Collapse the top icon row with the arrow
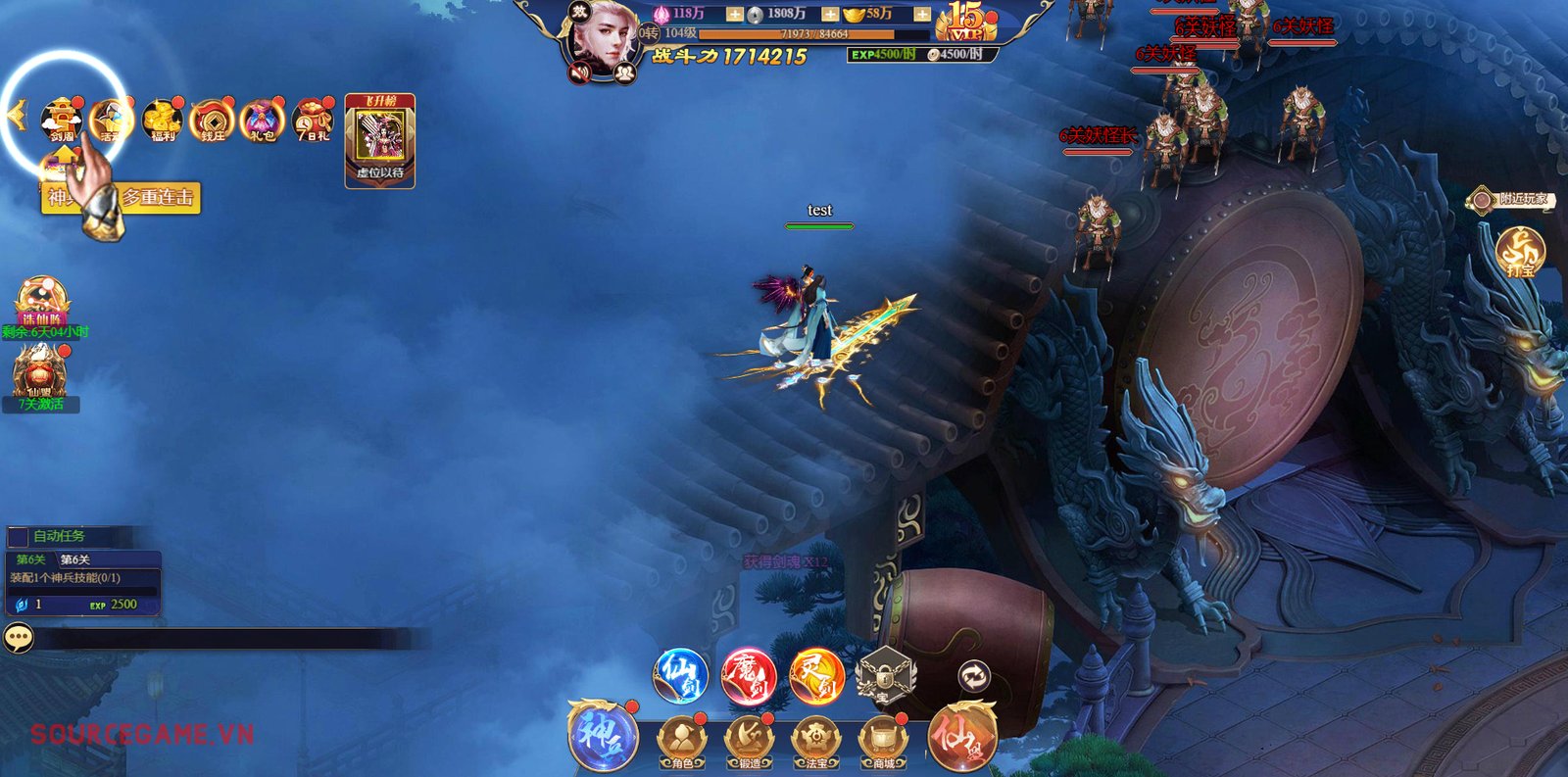 click(16, 116)
